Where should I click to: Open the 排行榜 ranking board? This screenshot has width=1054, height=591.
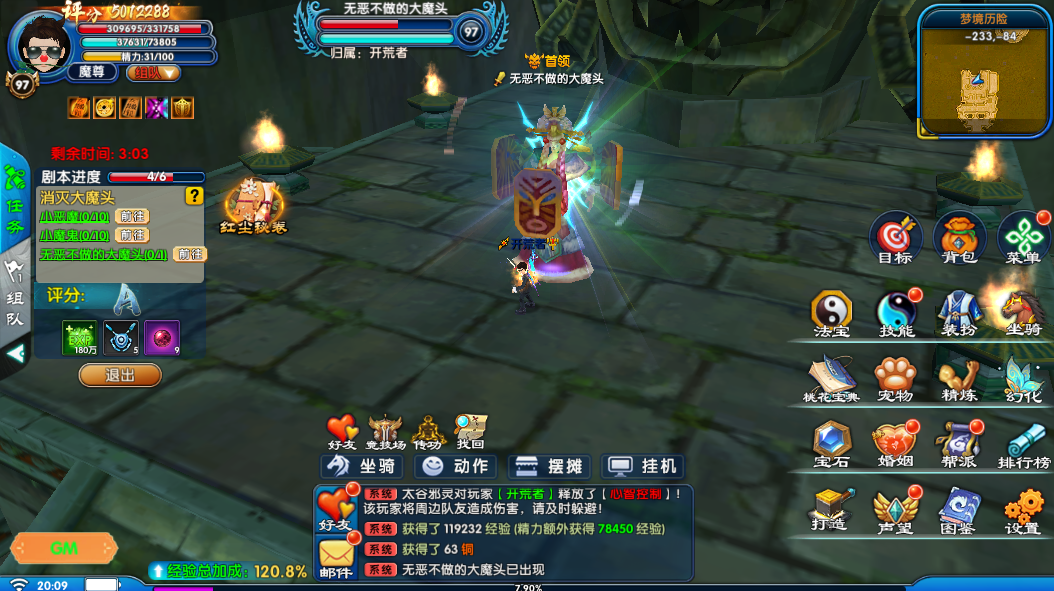(1023, 444)
